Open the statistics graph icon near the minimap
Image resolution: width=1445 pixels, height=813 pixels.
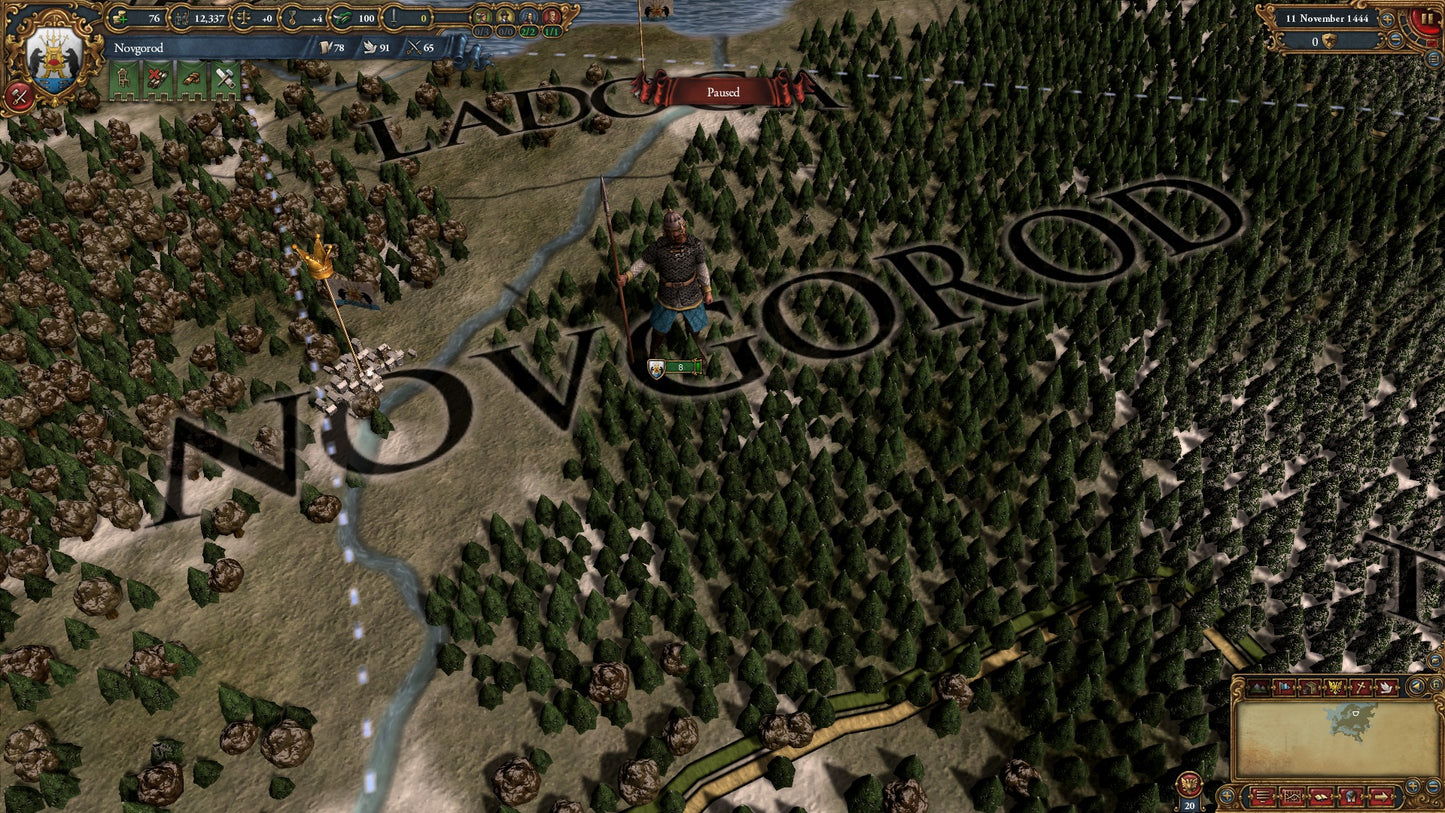[x=1293, y=796]
